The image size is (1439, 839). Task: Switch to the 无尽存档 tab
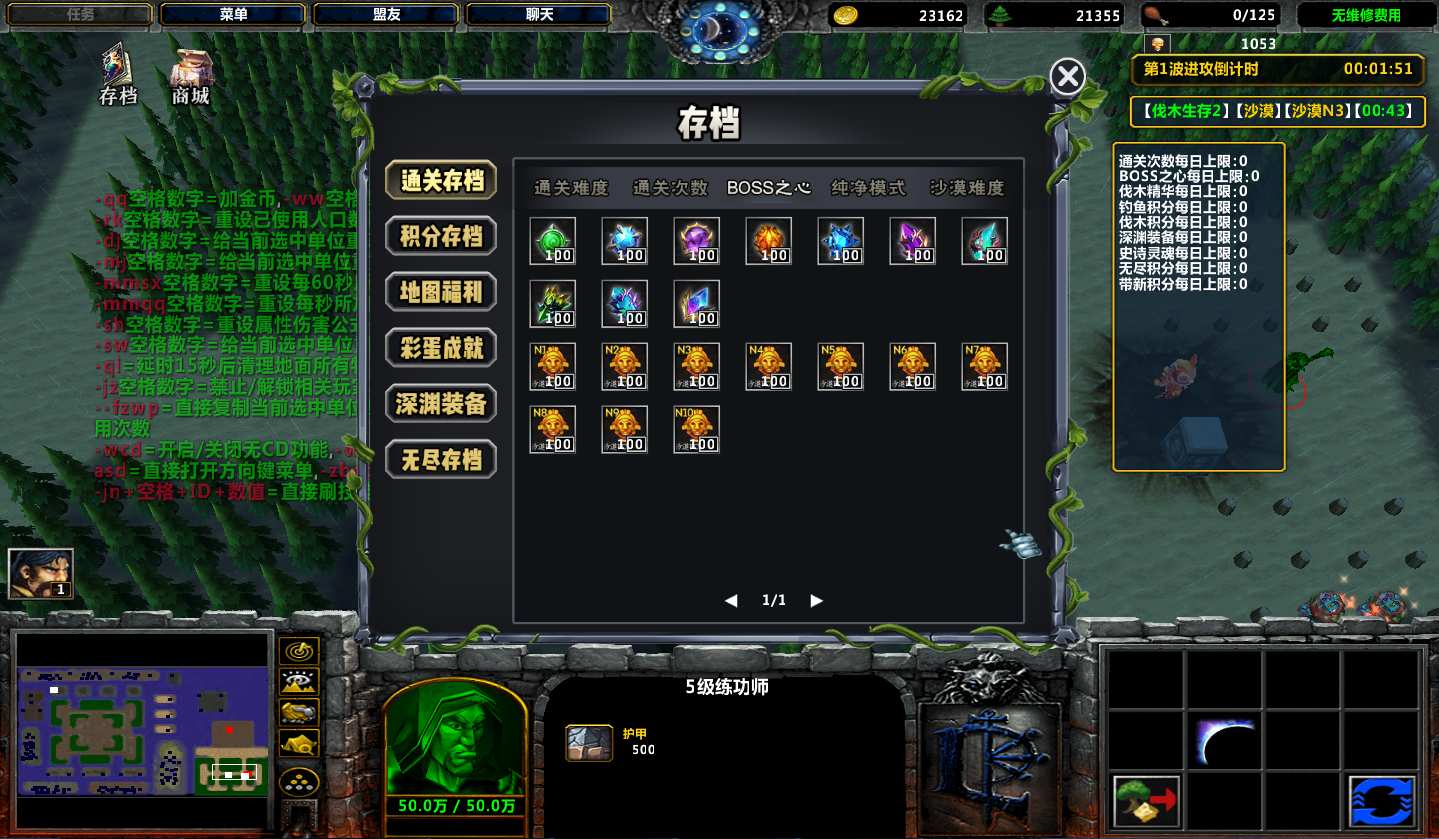441,459
